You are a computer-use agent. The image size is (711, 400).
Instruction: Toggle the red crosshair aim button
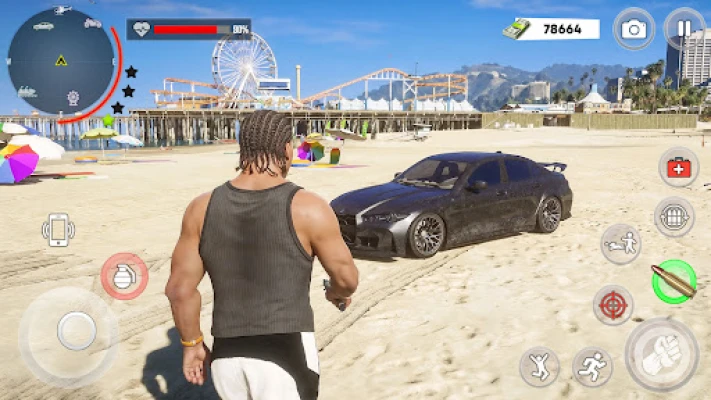click(x=612, y=305)
